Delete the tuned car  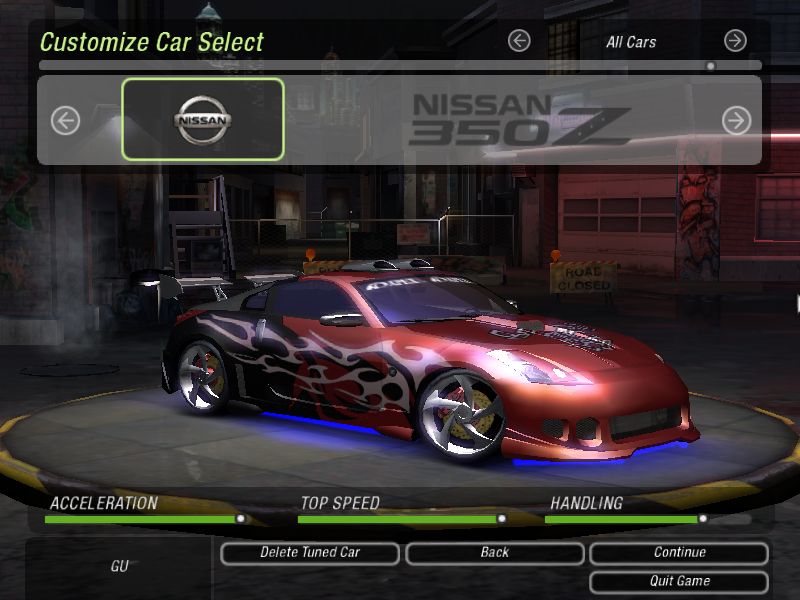(x=310, y=552)
